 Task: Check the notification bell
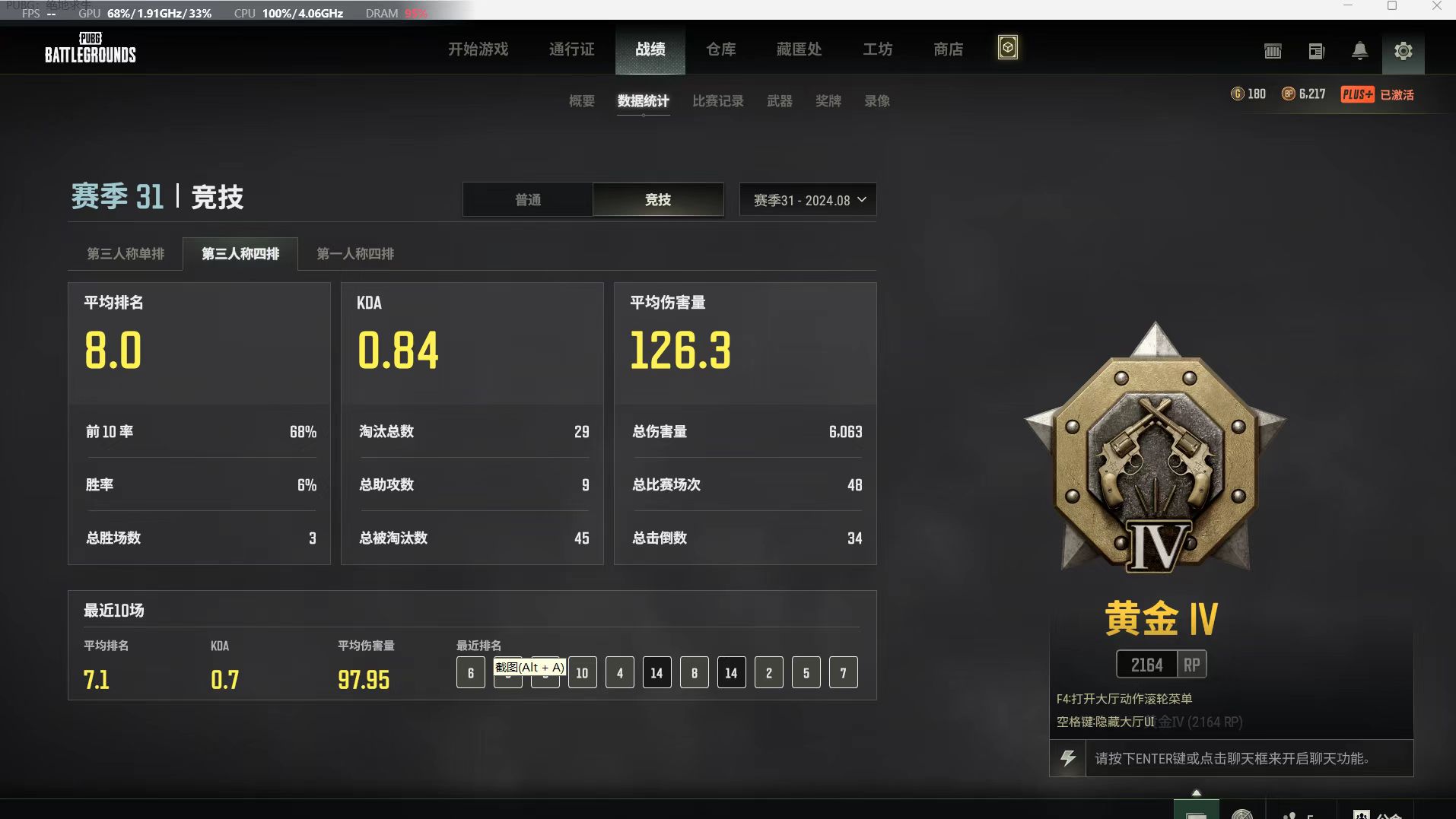[1359, 51]
